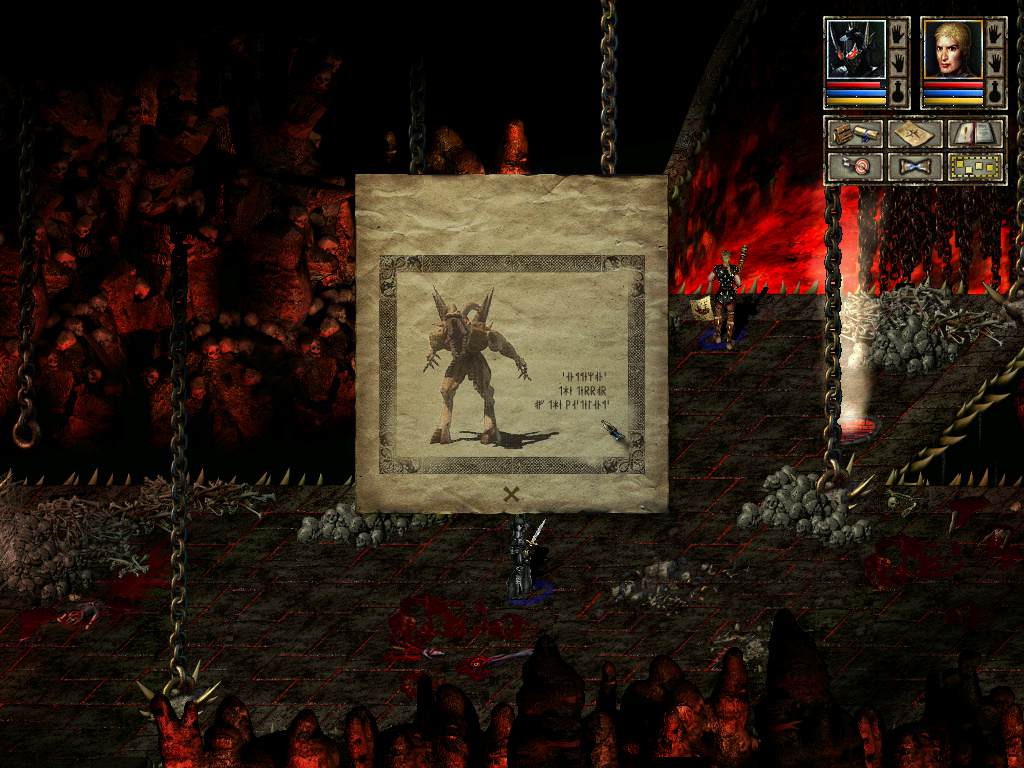The height and width of the screenshot is (768, 1024).
Task: Close the parchment with the X mark
Action: (512, 492)
